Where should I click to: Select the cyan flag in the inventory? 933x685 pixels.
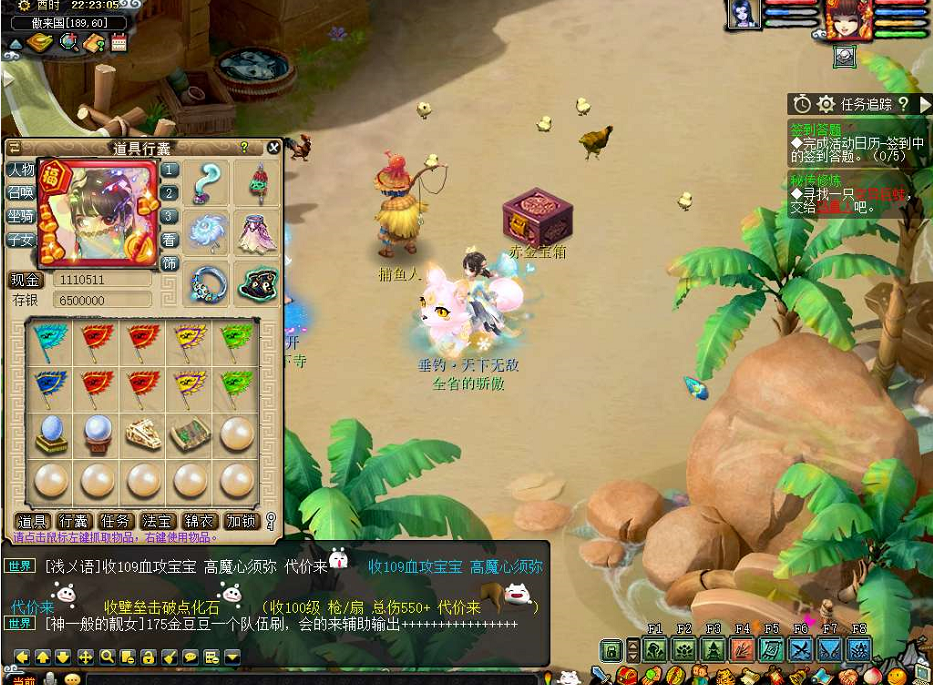tap(52, 342)
